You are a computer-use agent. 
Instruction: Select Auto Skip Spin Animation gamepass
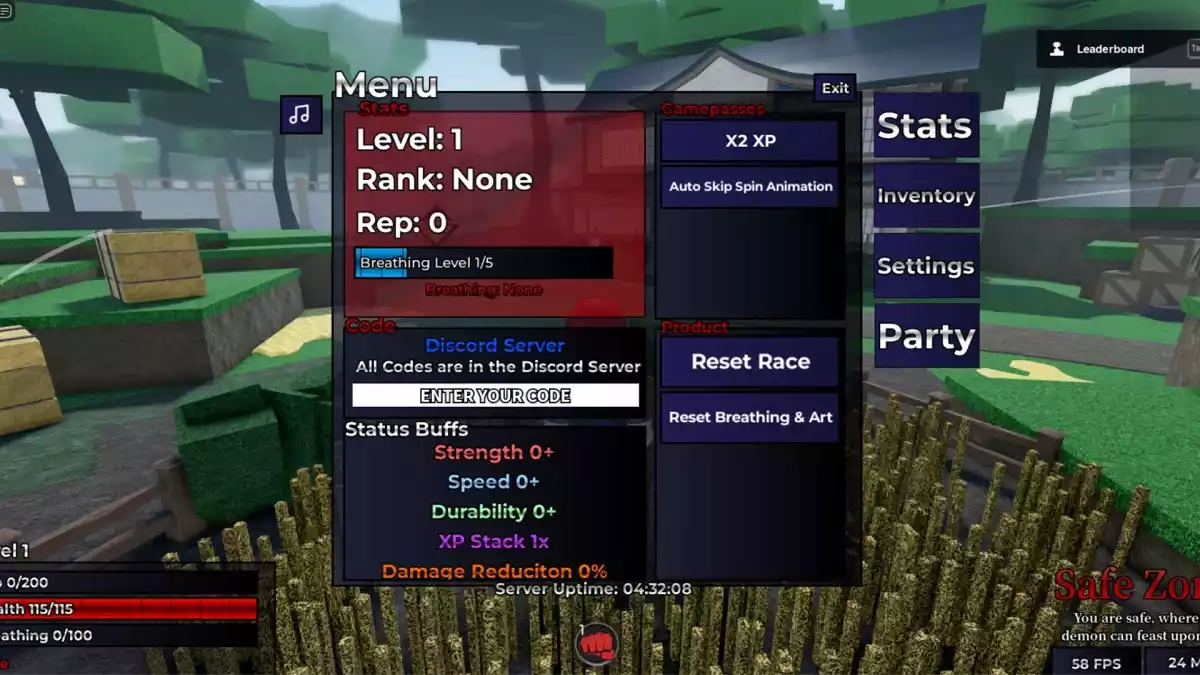click(749, 187)
